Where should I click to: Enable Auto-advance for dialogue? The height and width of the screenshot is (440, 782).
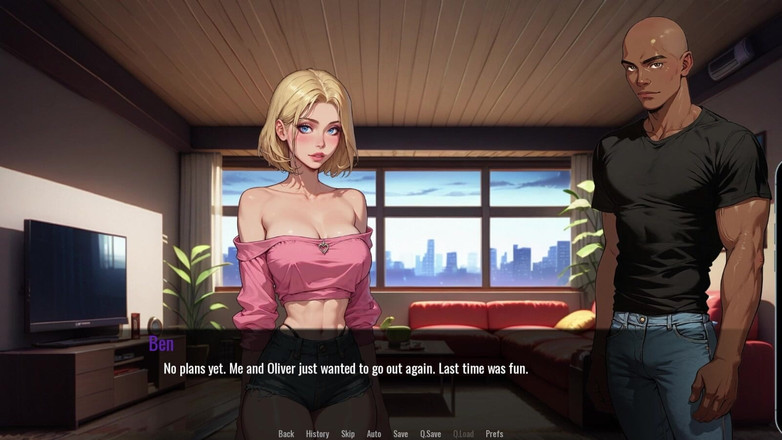coord(374,434)
